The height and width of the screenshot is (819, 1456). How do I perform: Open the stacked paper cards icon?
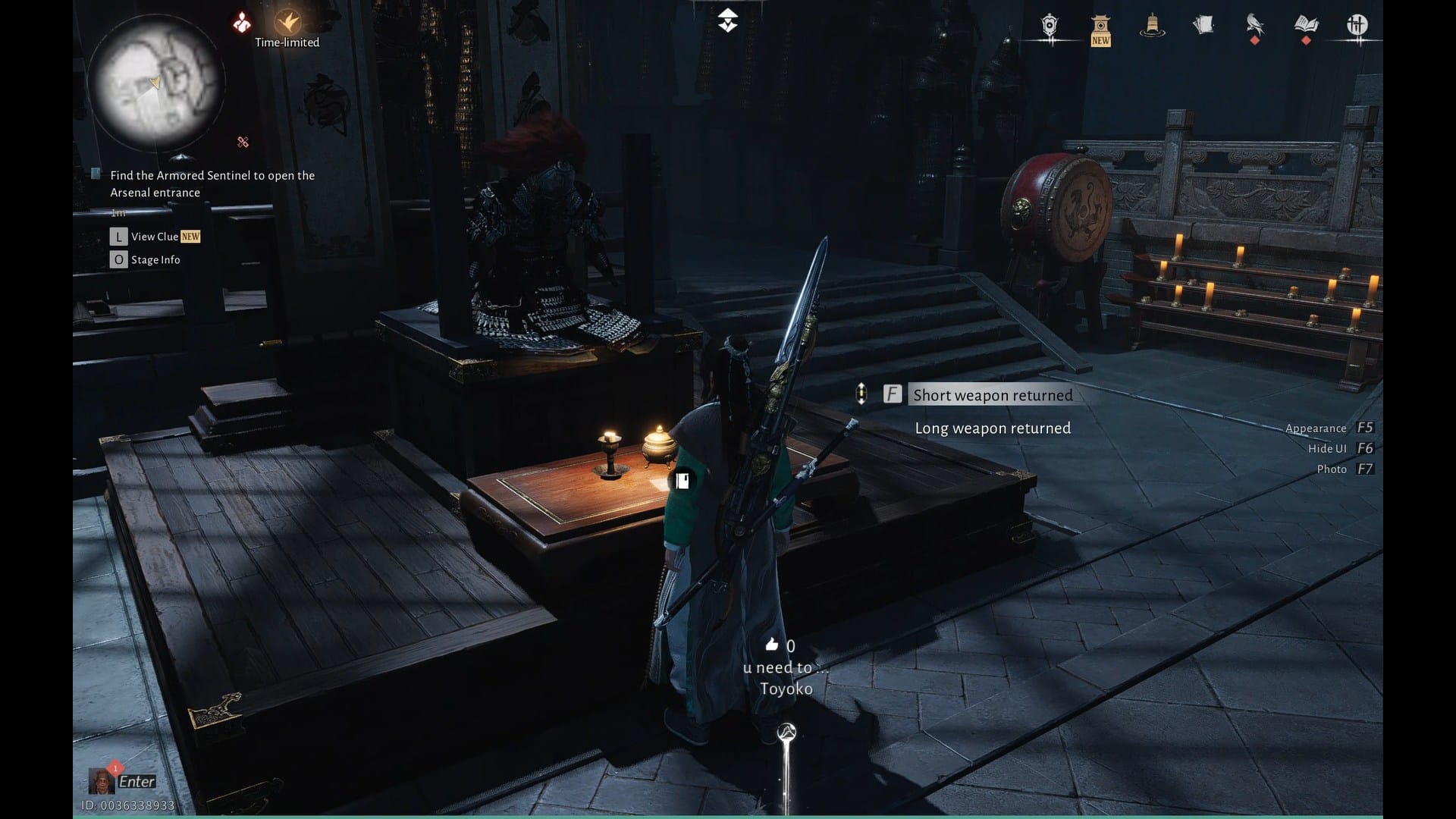pos(1203,26)
